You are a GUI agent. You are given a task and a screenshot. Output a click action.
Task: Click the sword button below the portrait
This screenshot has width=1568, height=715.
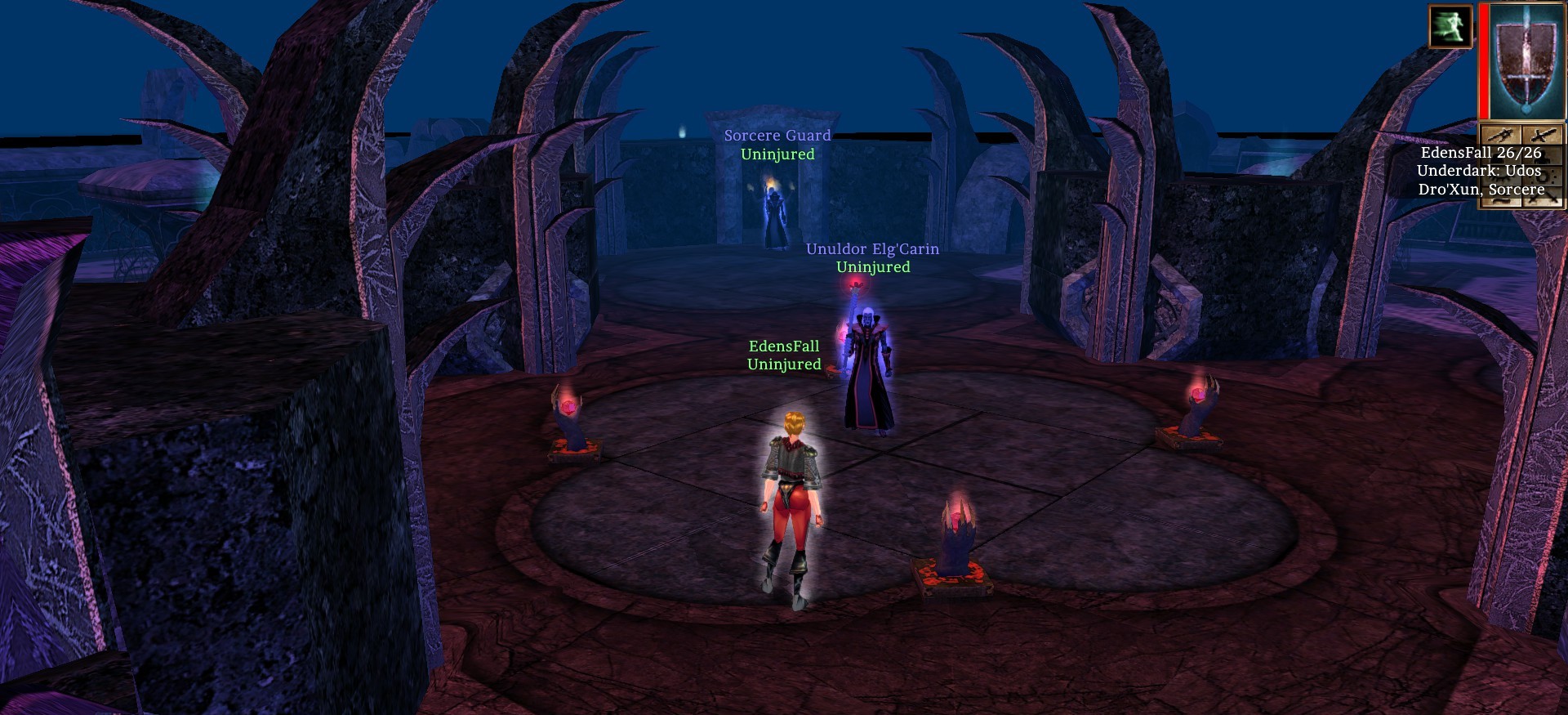click(1543, 135)
